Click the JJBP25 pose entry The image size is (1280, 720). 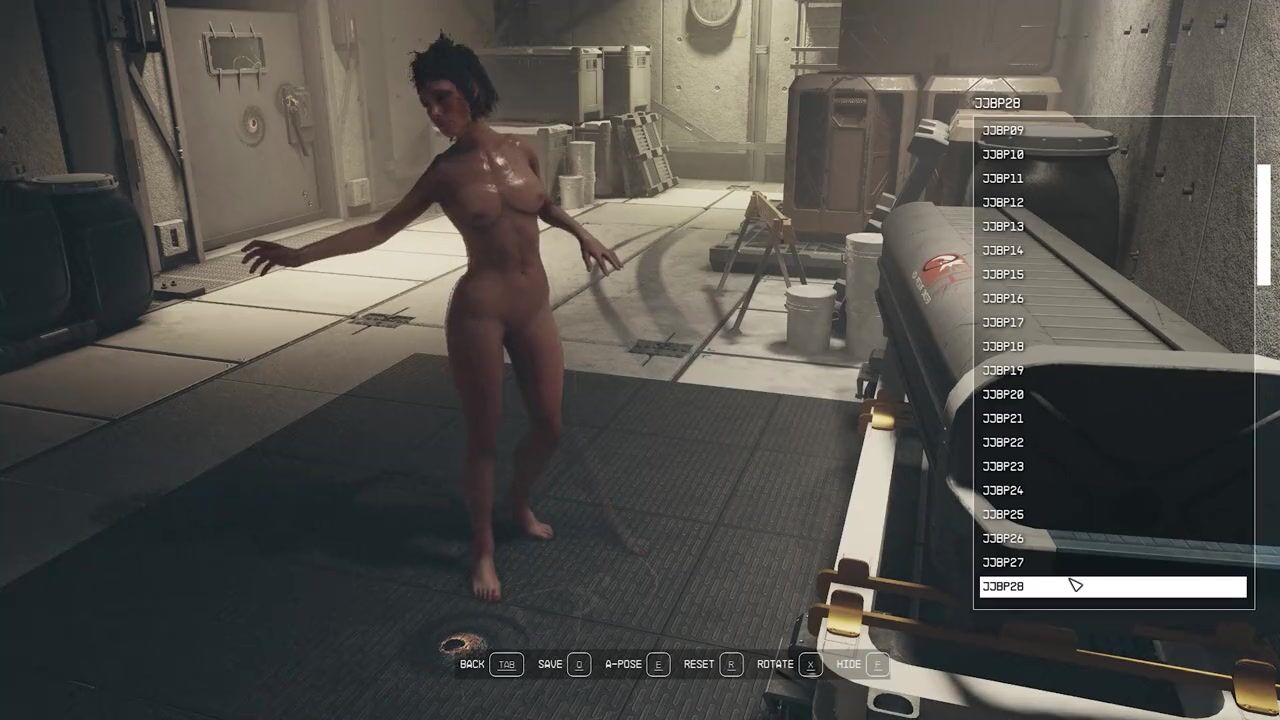point(1003,515)
